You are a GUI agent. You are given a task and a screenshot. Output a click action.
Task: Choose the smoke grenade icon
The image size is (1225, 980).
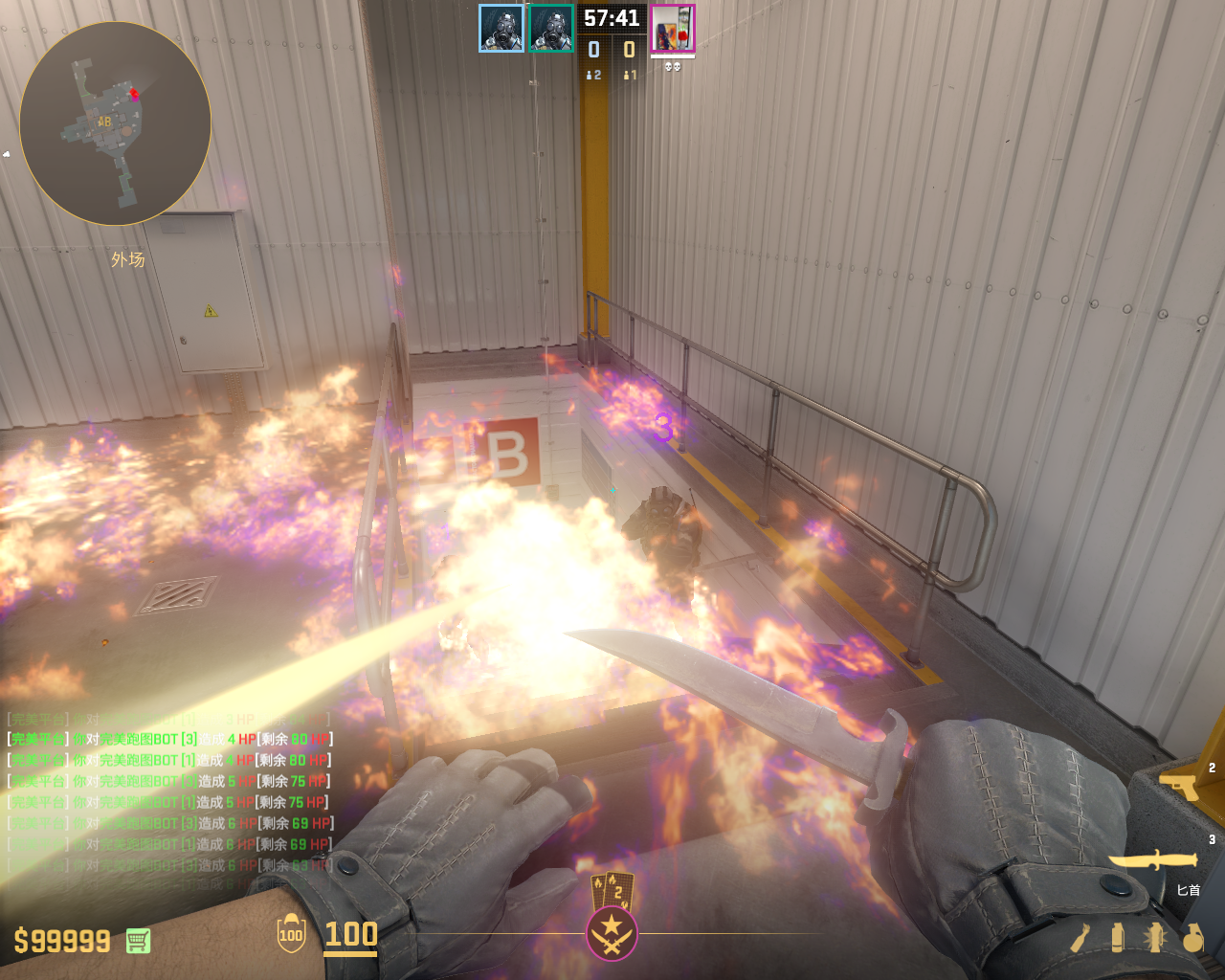(x=1118, y=937)
